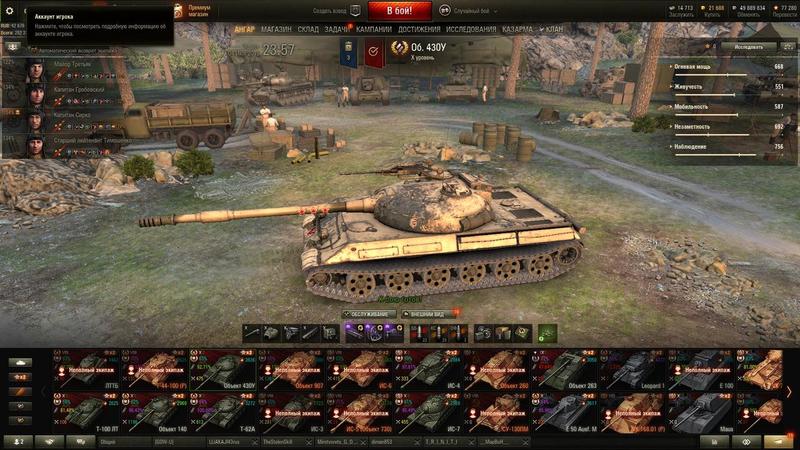Screen dimensions: 800x450
Task: Start battle with the red В бой! button
Action: tap(399, 11)
